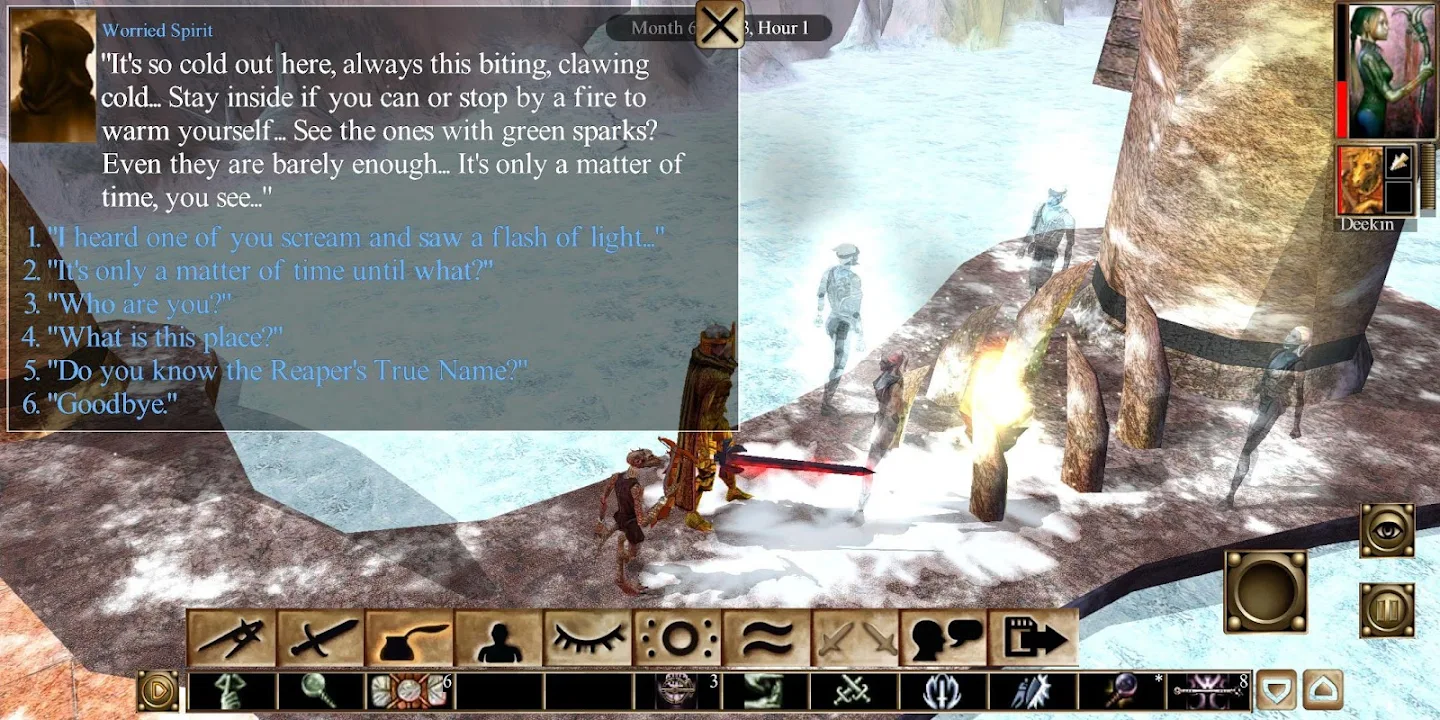
Task: Open the journal quill-and-inkwell icon
Action: (410, 638)
